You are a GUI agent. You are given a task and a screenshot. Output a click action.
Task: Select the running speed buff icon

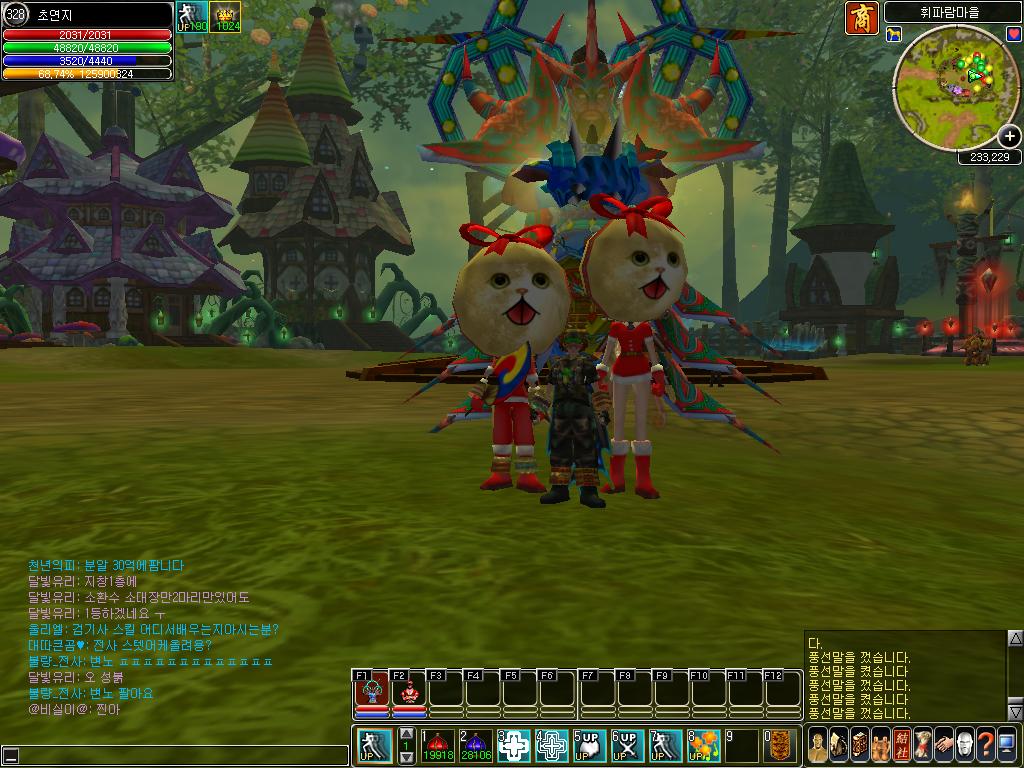tap(191, 16)
